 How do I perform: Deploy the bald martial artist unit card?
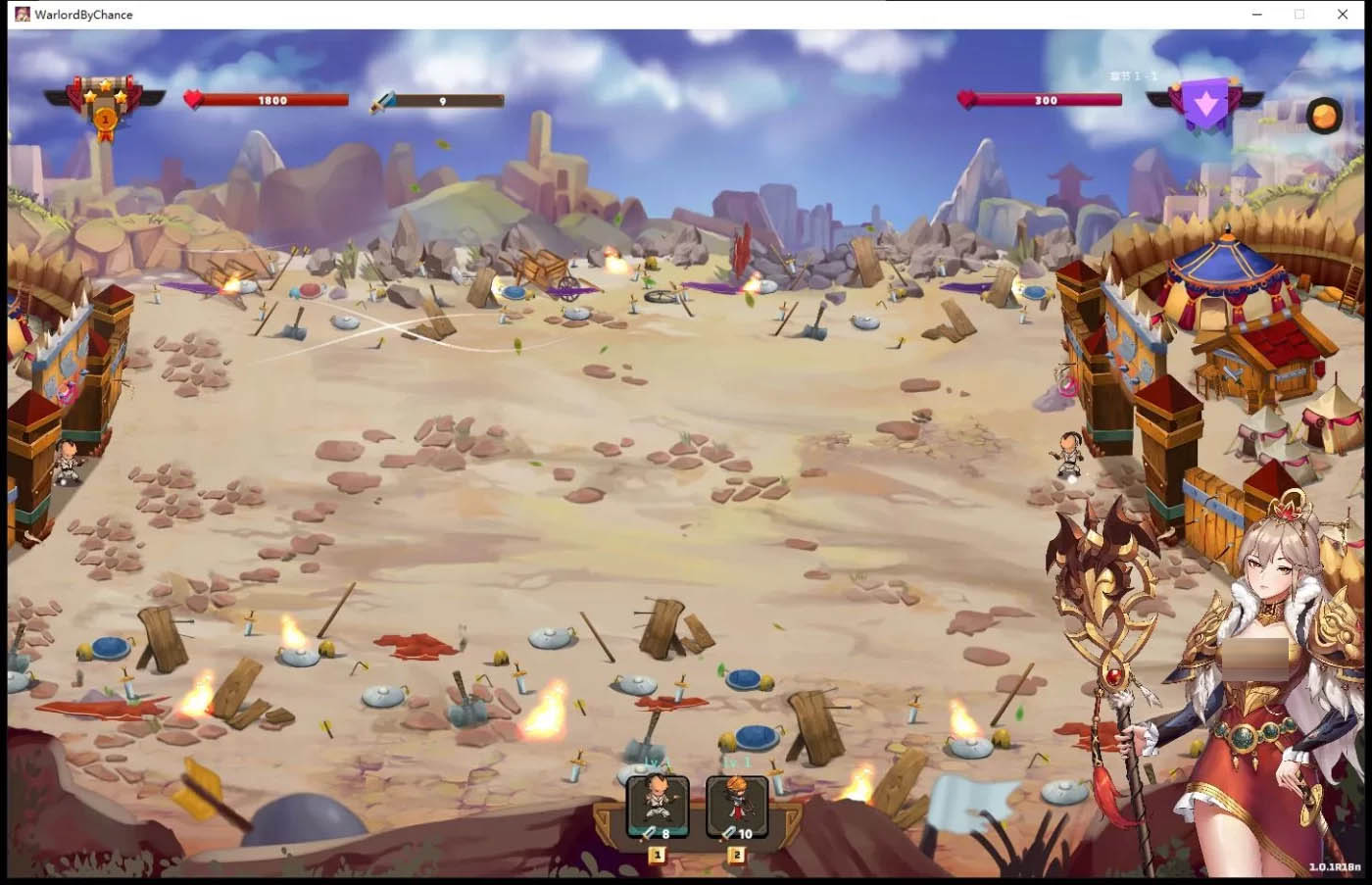(x=658, y=807)
